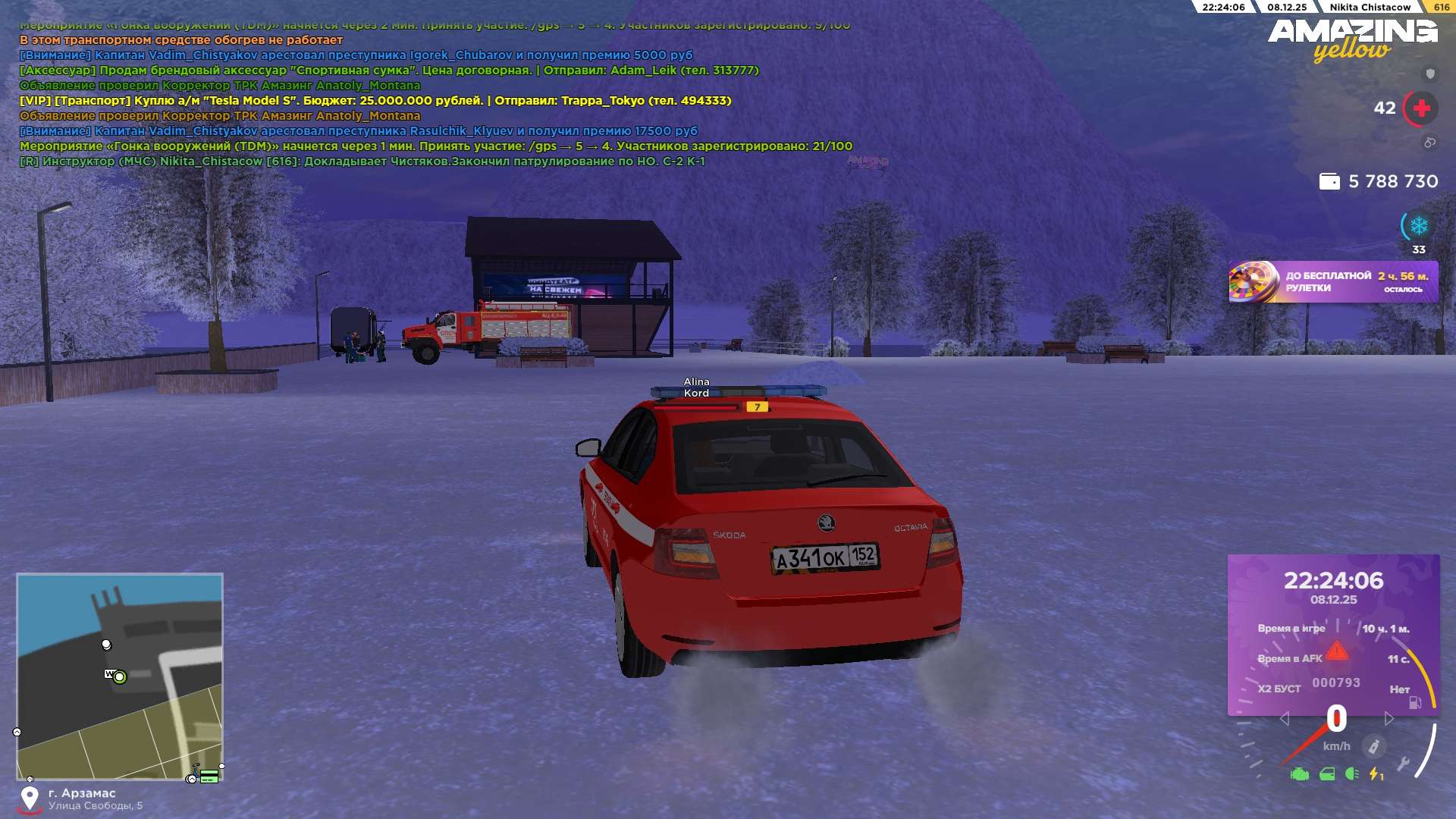
Task: Click the wrench vehicle condition icon
Action: 1403,764
